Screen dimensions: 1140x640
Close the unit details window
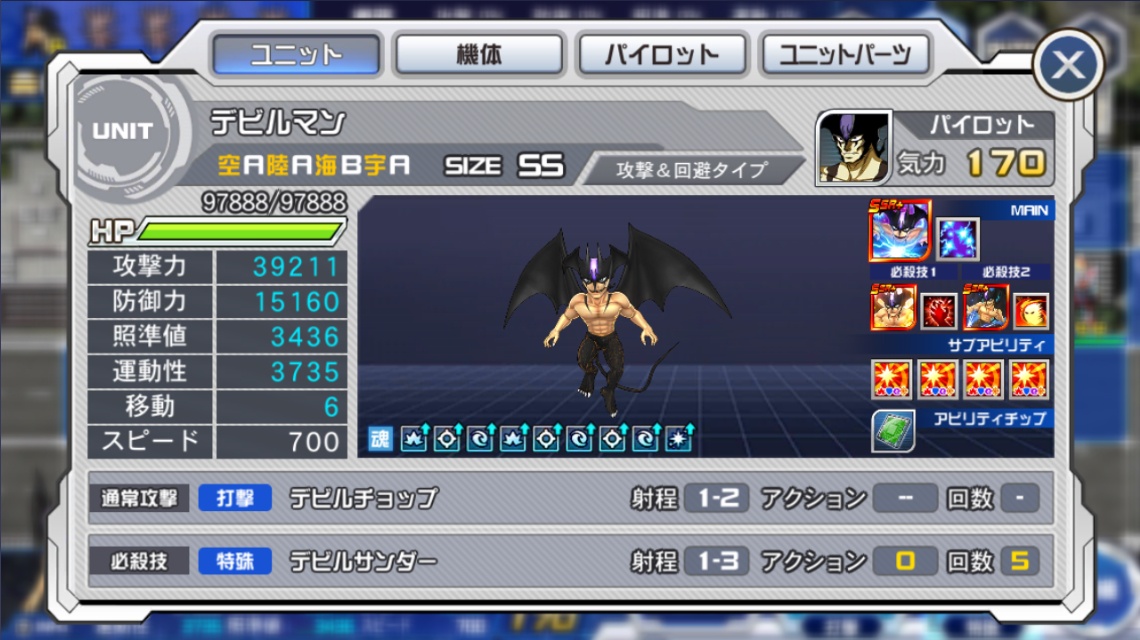(x=1068, y=66)
